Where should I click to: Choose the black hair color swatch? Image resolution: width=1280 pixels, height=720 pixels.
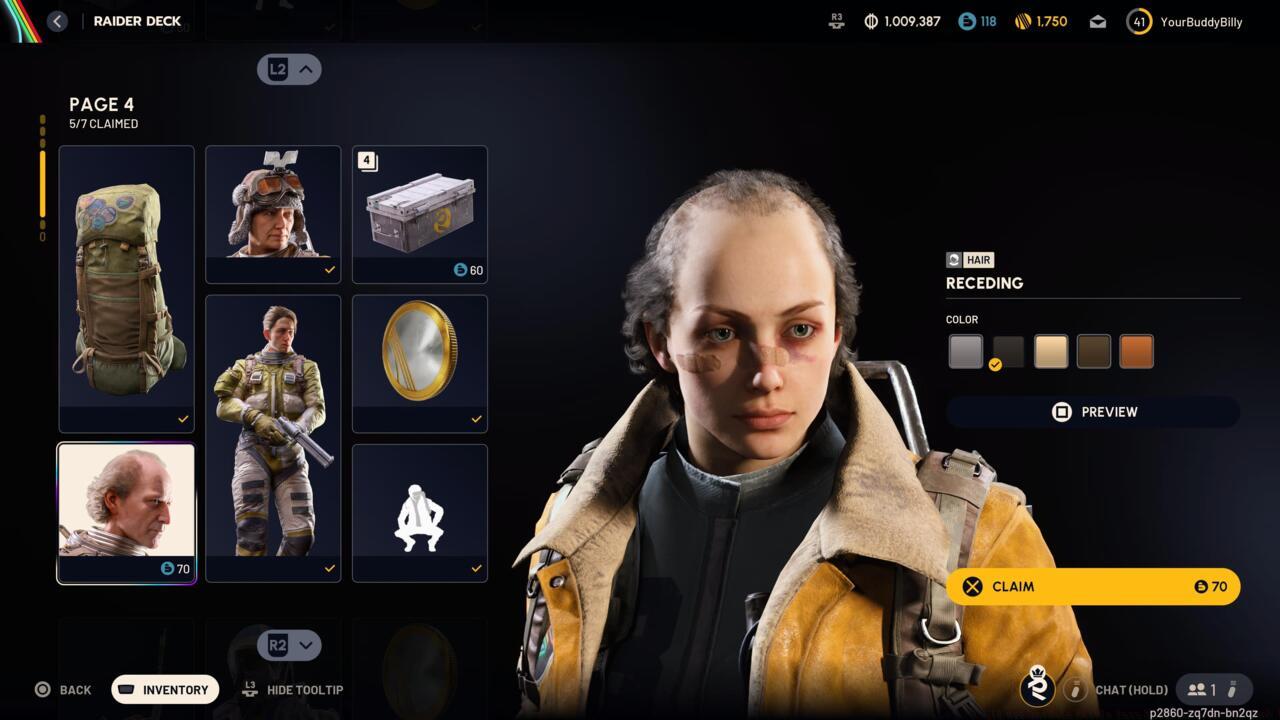(1008, 352)
